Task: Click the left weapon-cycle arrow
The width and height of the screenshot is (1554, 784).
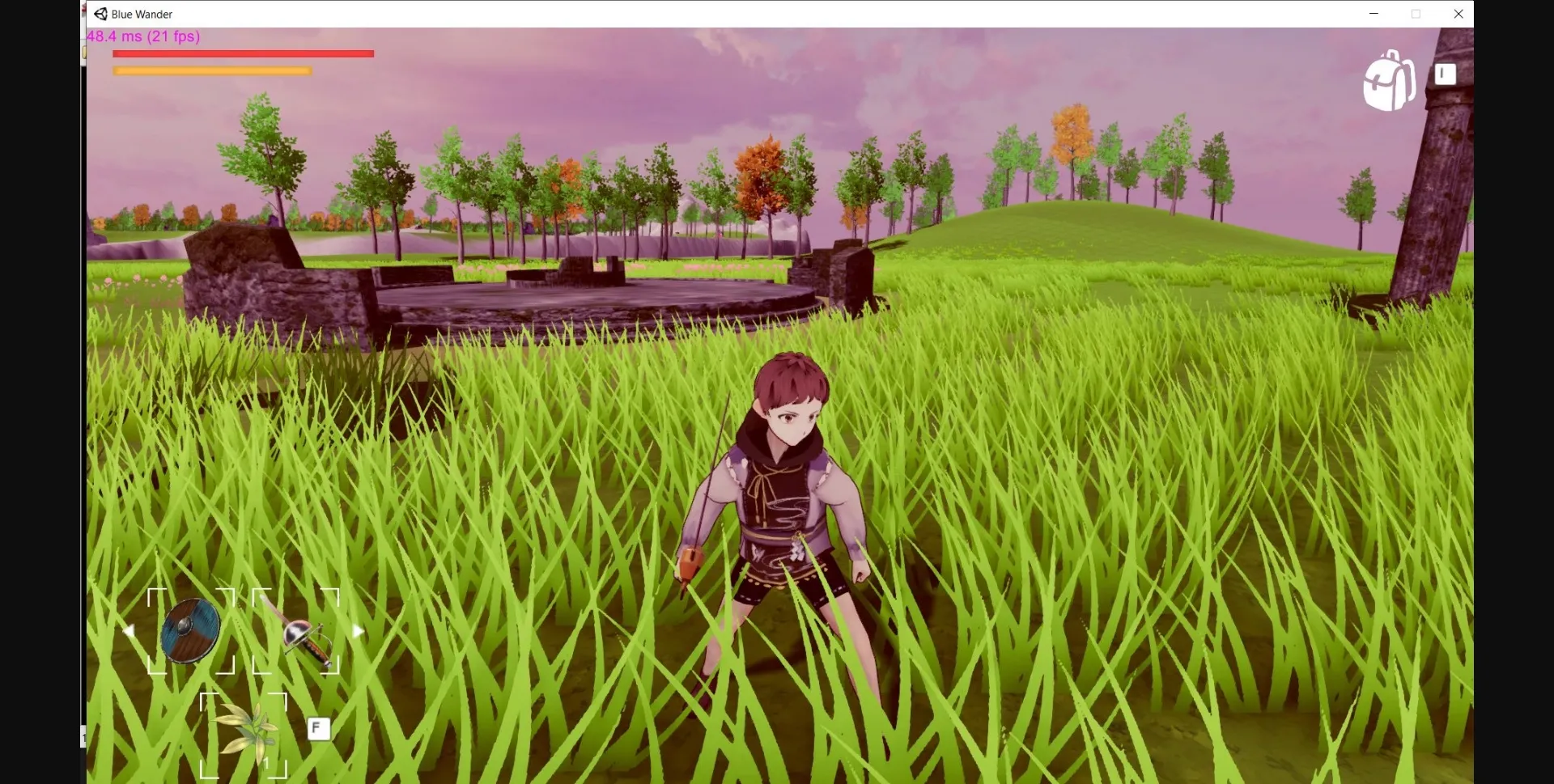Action: tap(130, 629)
